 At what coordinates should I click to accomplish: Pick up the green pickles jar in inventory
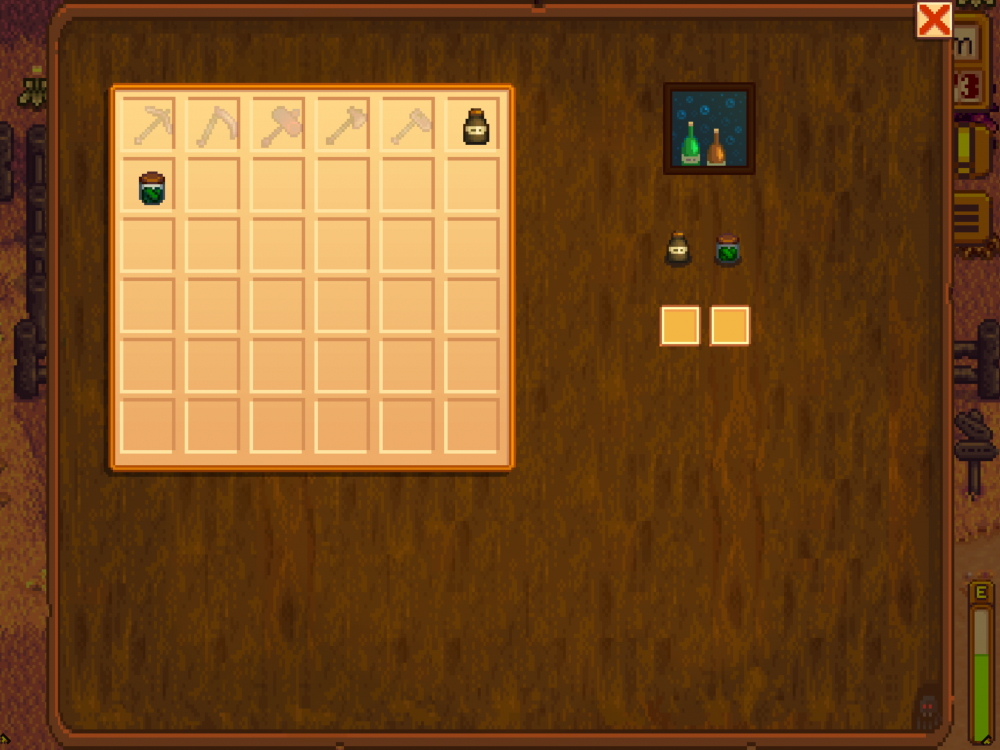click(151, 188)
